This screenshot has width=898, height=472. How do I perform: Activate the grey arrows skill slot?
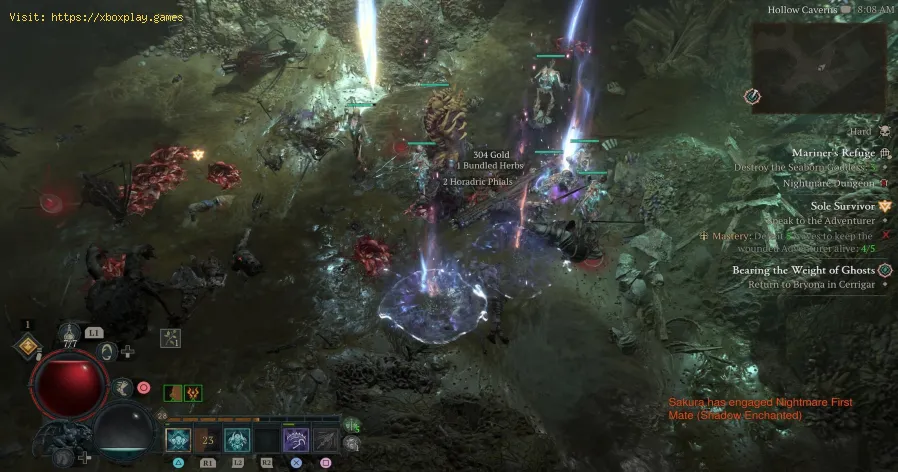[x=326, y=440]
